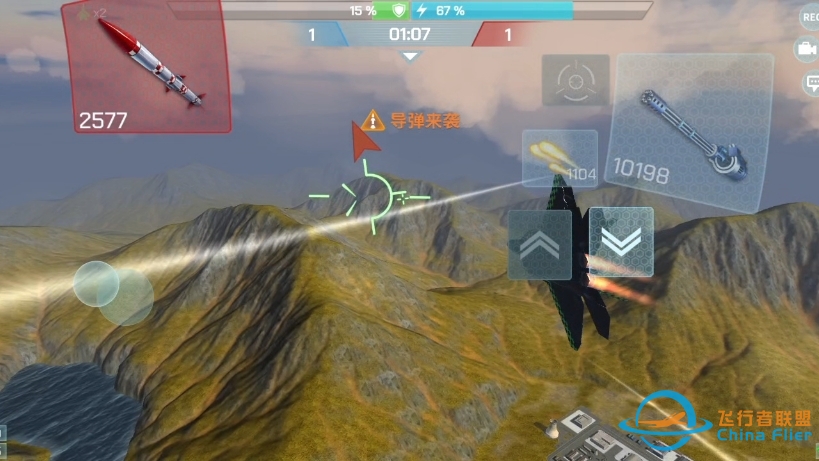The image size is (819, 461).
Task: Open the chat speech-bubble icon
Action: click(809, 84)
